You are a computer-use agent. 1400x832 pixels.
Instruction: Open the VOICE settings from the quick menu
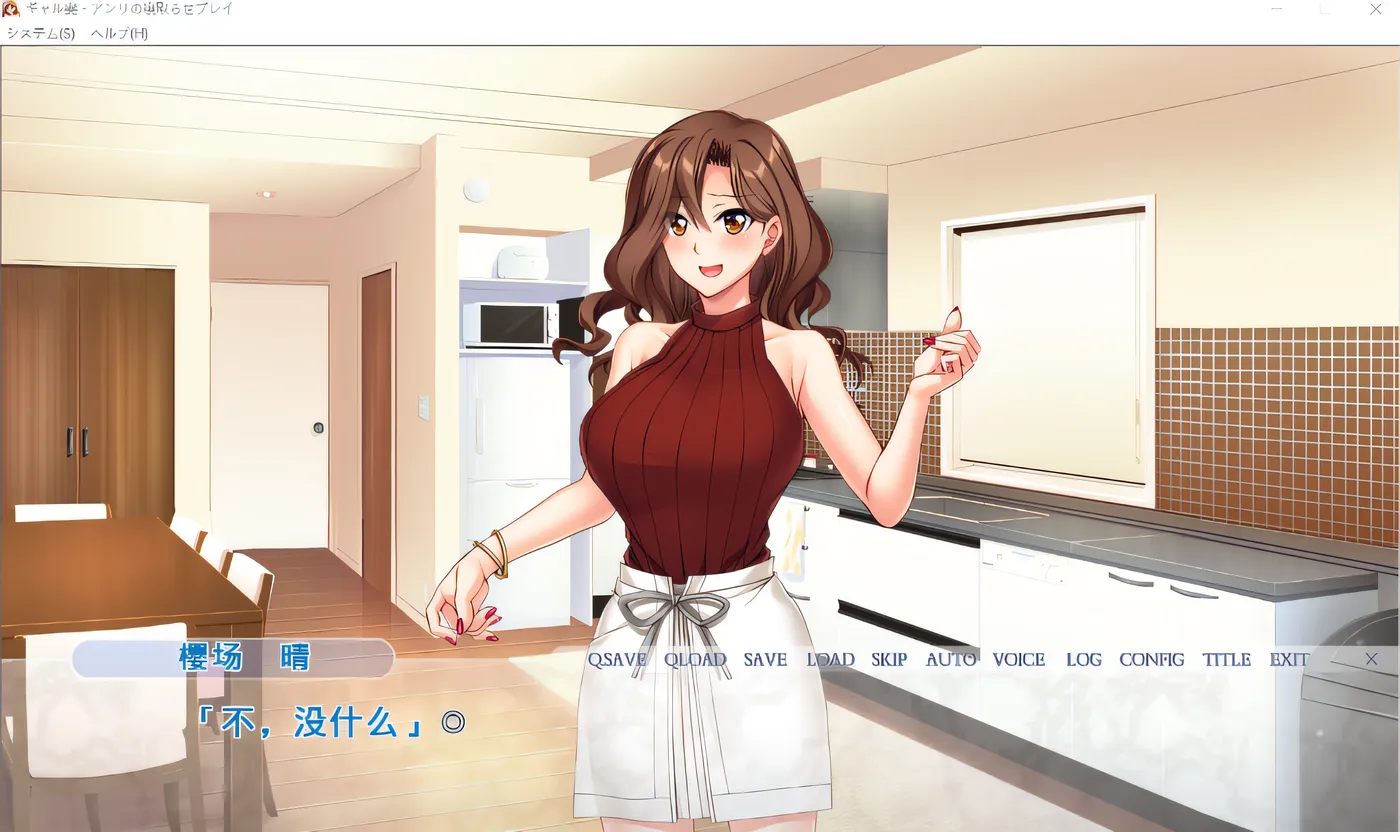tap(1018, 659)
